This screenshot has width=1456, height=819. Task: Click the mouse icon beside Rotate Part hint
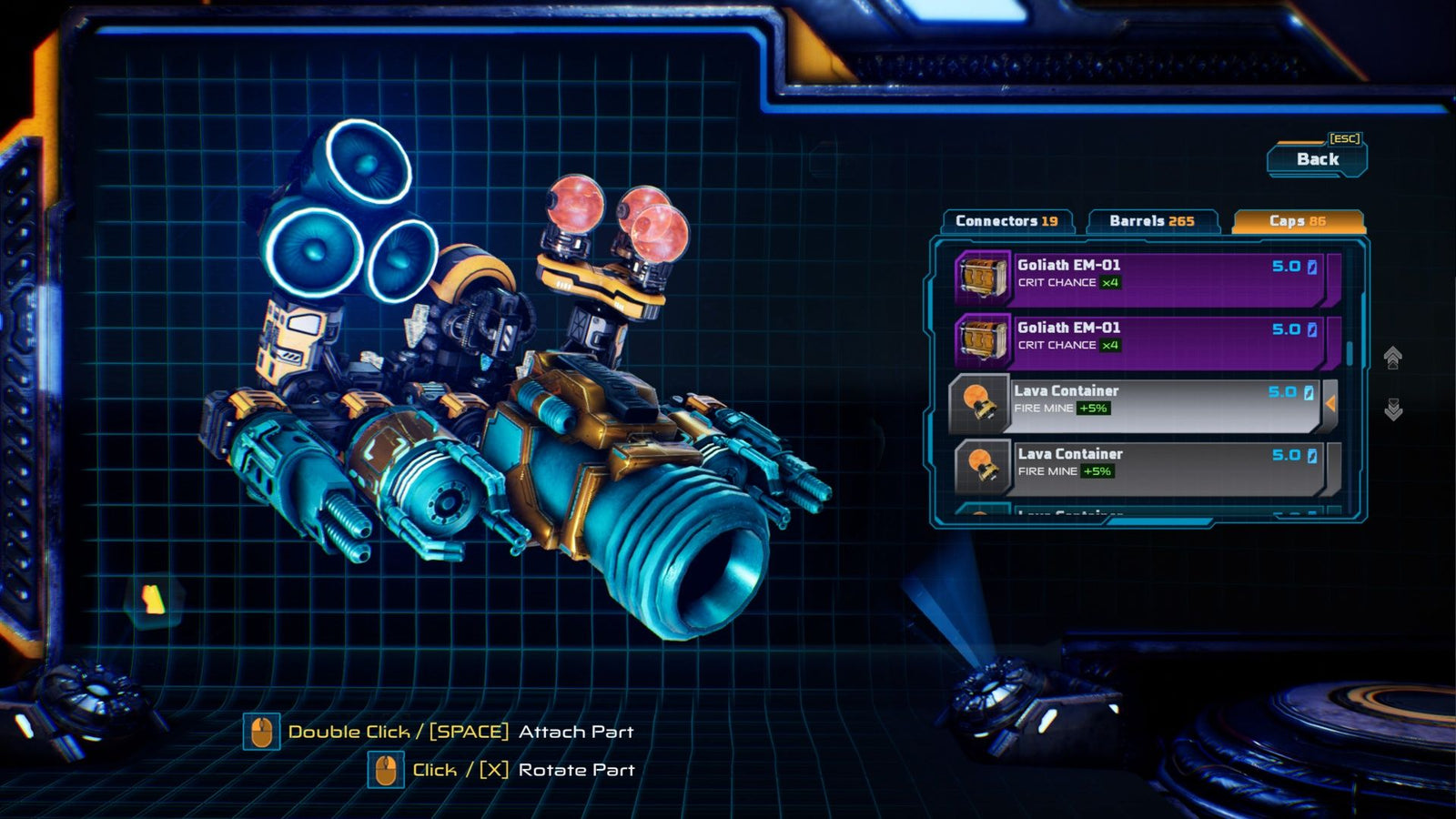pos(387,769)
